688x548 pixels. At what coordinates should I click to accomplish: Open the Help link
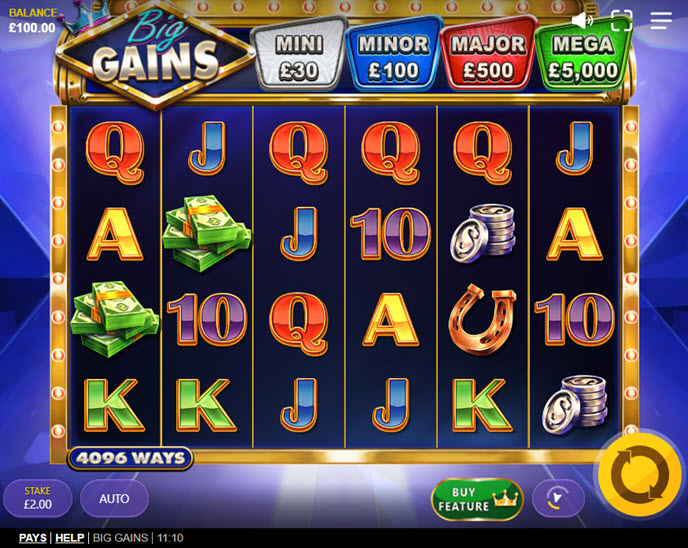[69, 538]
